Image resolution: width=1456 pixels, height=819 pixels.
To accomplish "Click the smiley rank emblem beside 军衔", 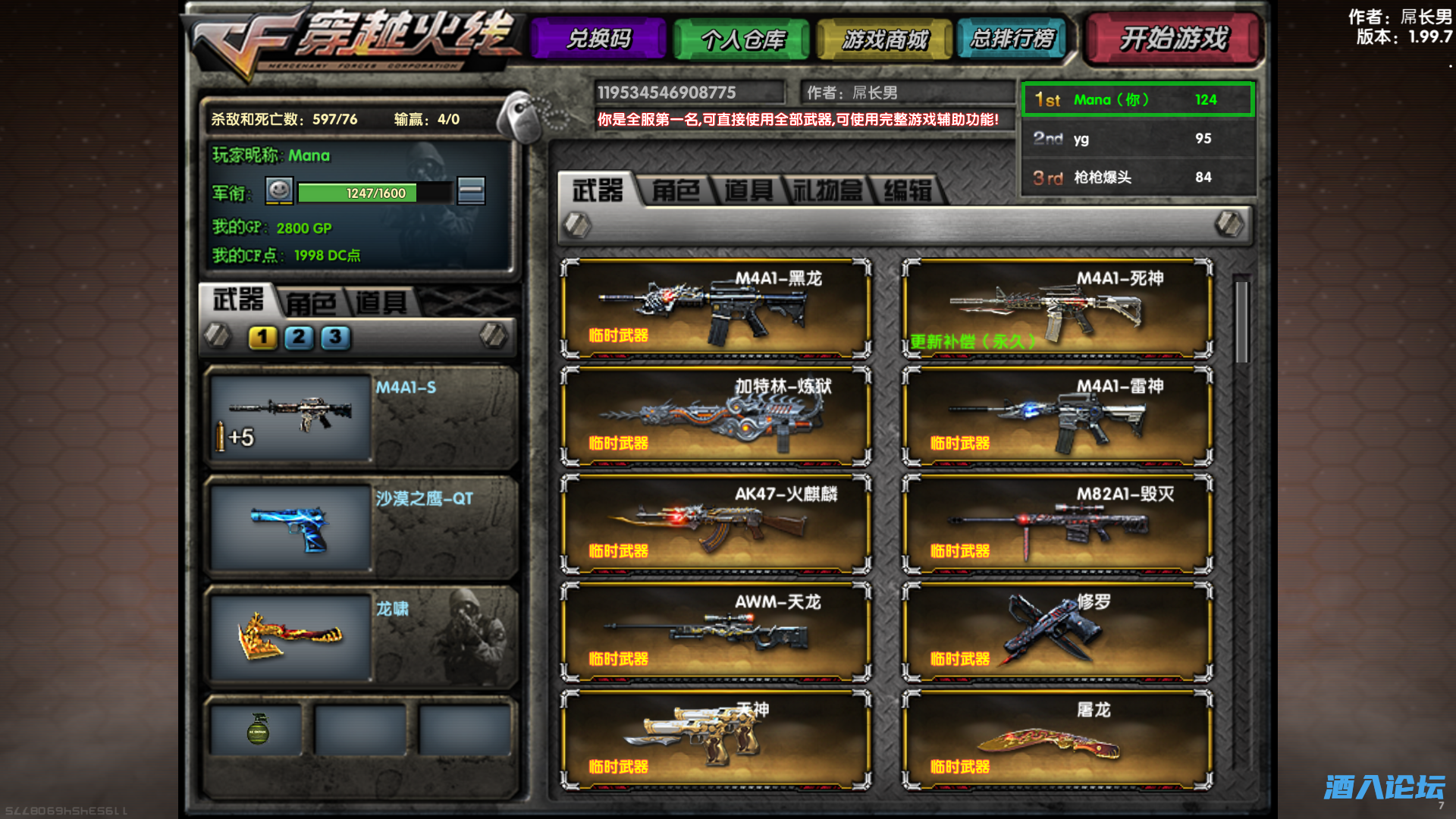I will (278, 191).
